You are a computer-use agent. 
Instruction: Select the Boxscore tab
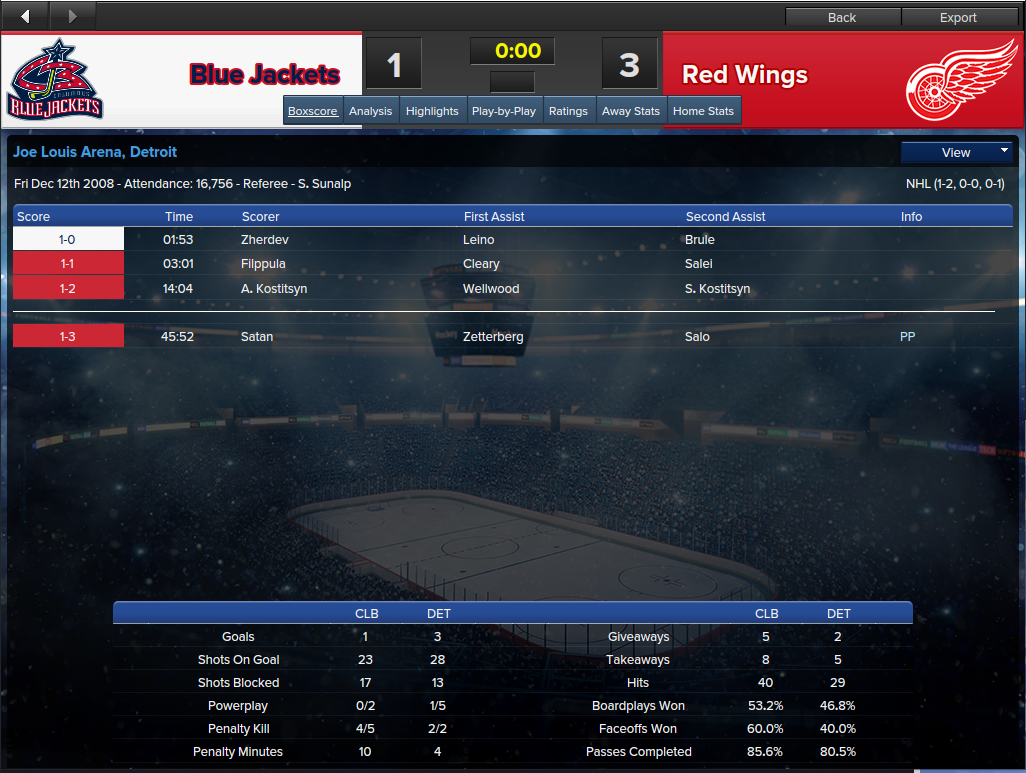pos(313,111)
